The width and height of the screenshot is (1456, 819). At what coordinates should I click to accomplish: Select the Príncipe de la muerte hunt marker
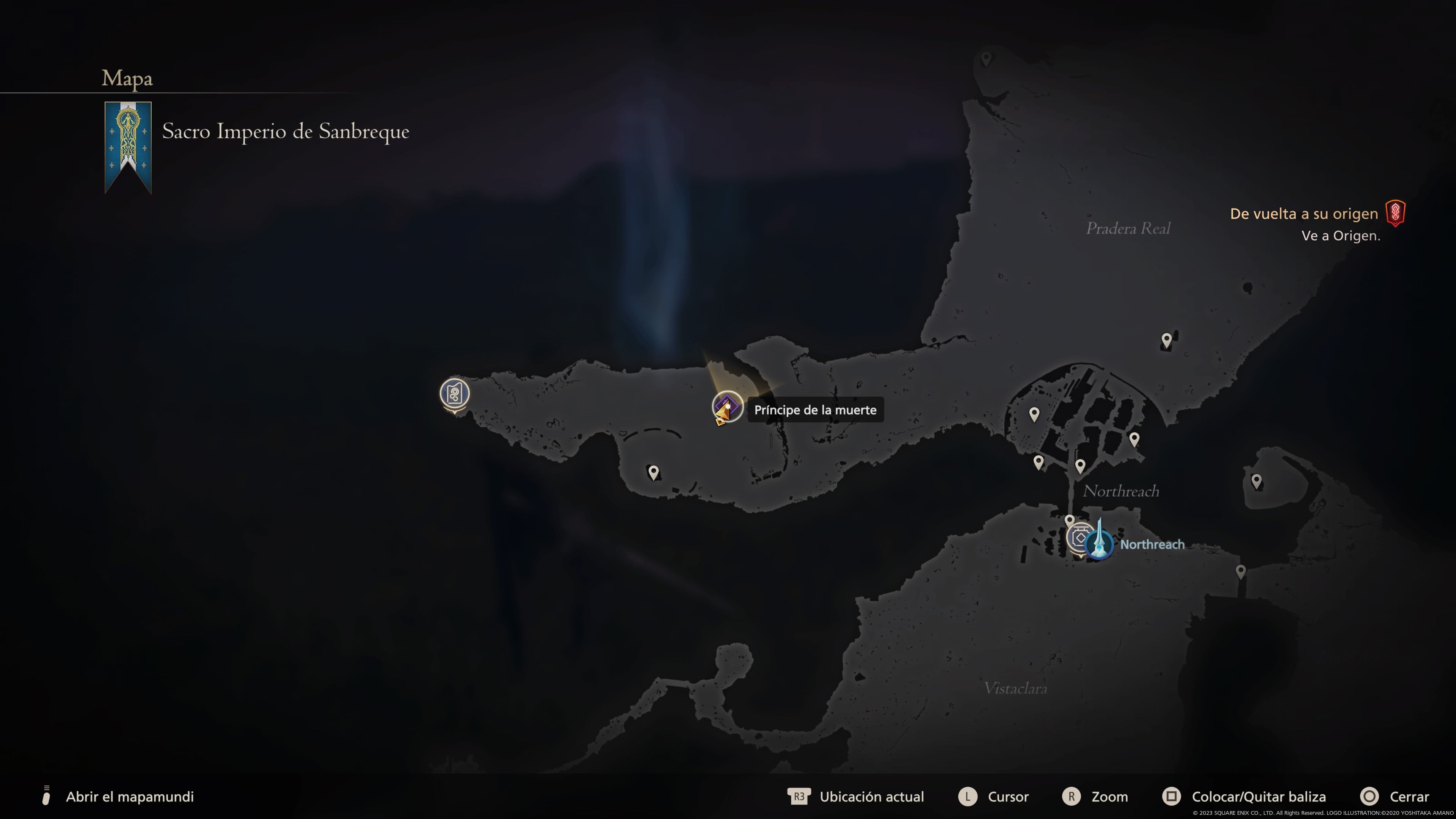click(727, 406)
